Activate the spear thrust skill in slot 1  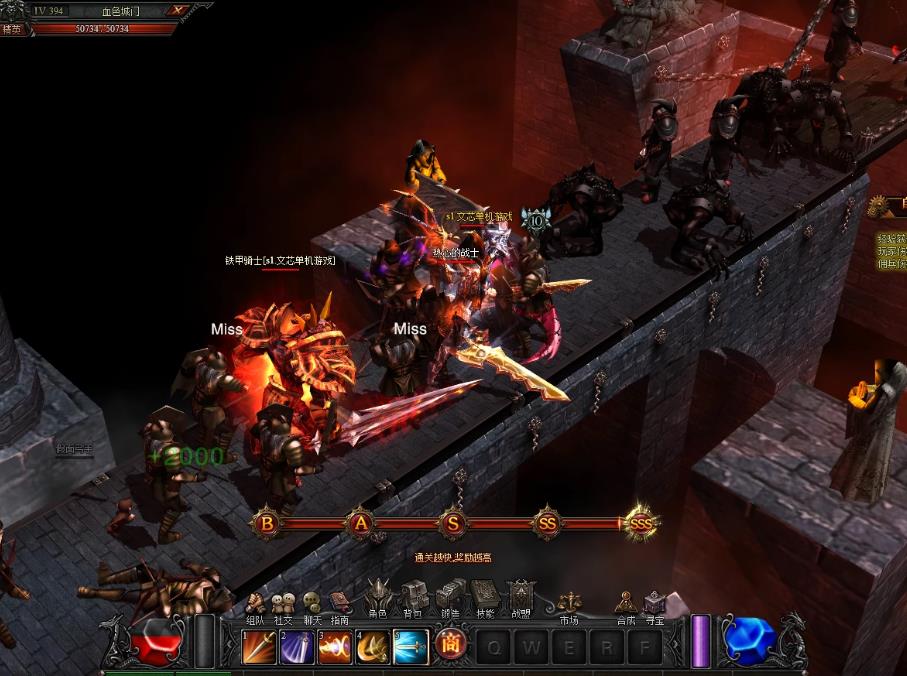(259, 647)
